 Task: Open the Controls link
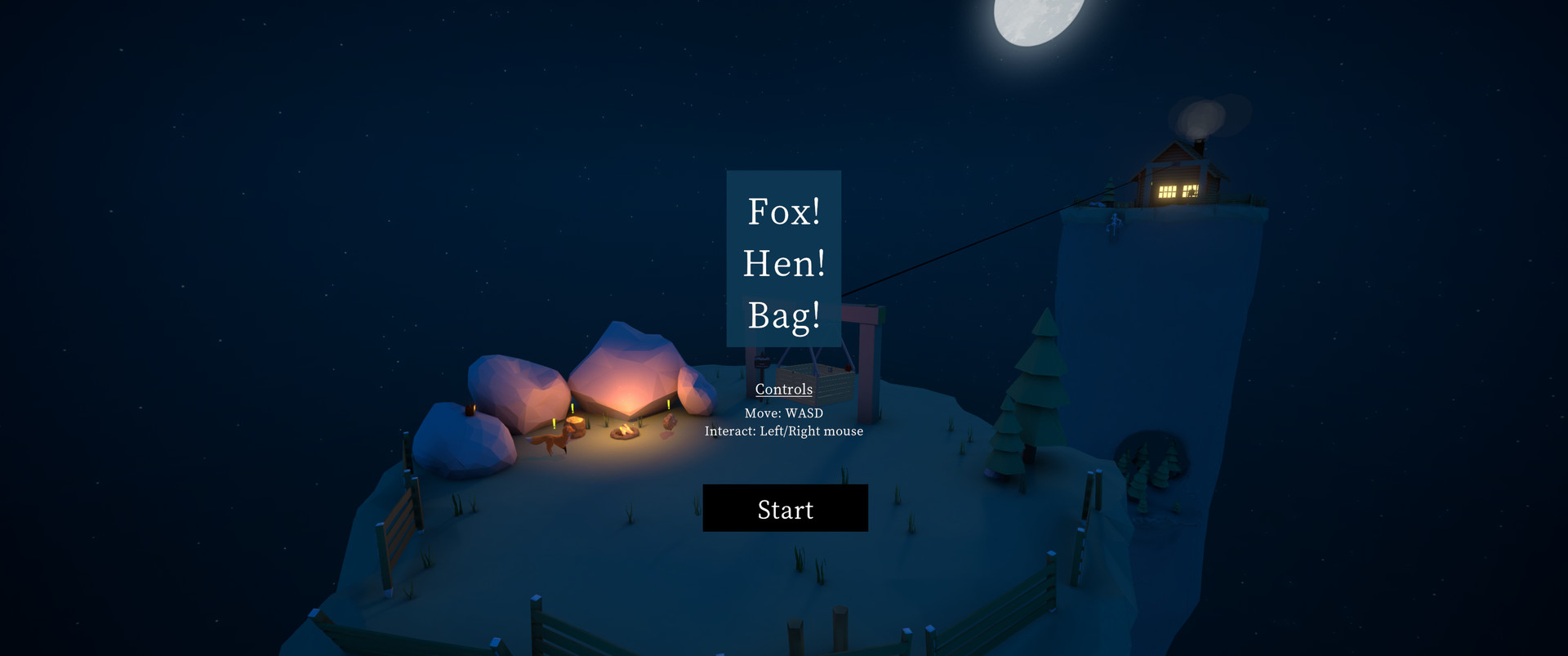point(783,390)
